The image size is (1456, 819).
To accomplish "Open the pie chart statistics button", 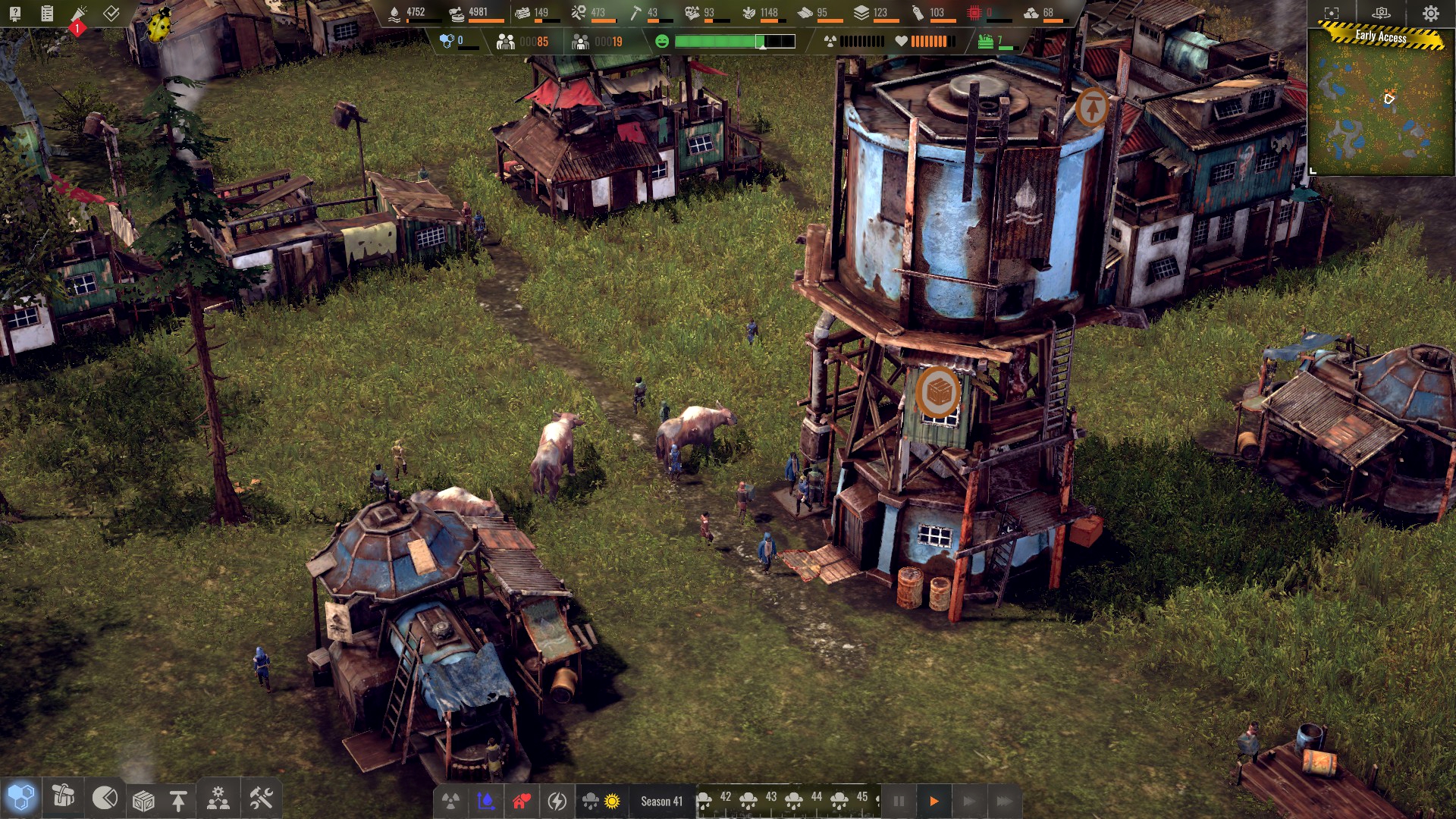I will [105, 798].
